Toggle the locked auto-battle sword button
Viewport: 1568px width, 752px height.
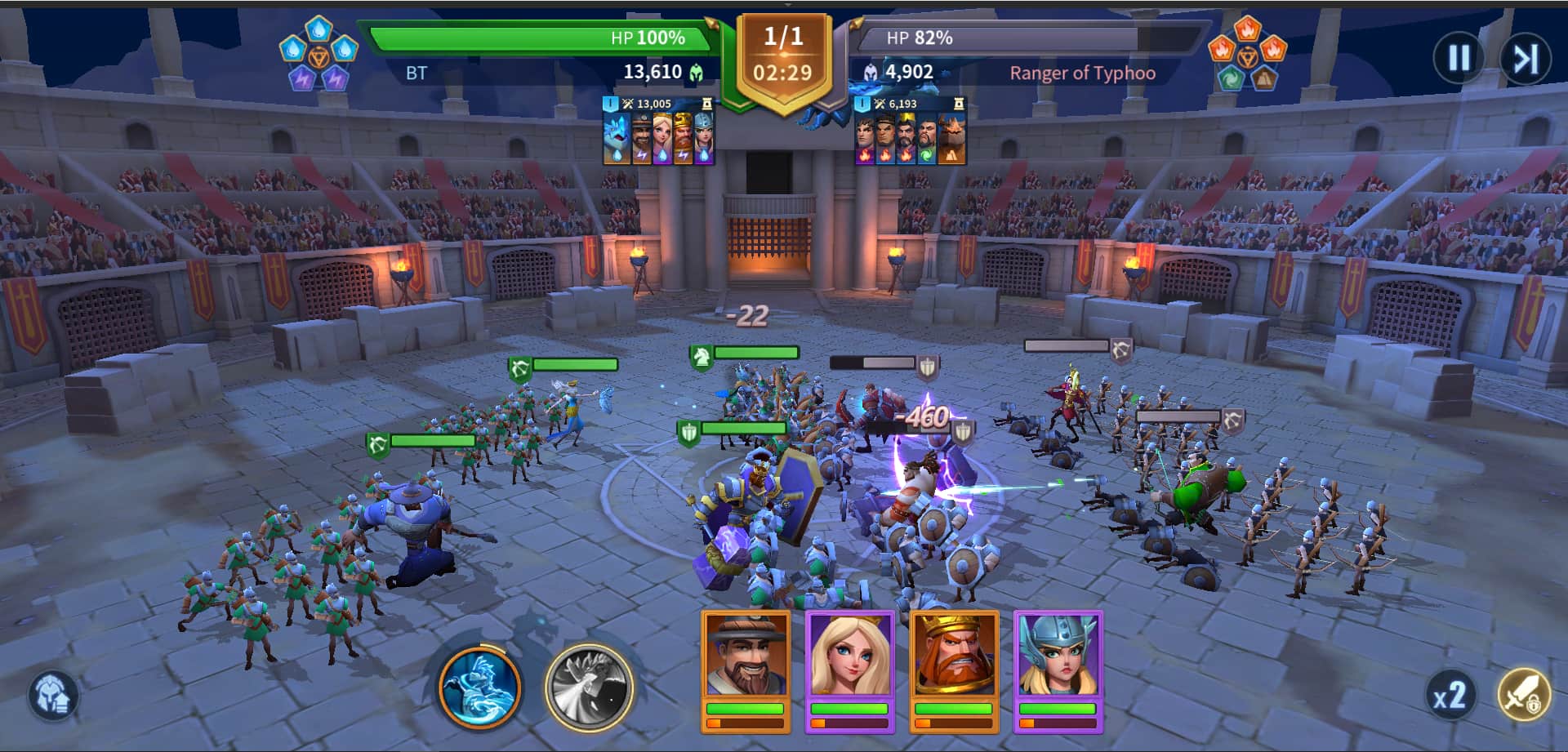pos(1523,695)
